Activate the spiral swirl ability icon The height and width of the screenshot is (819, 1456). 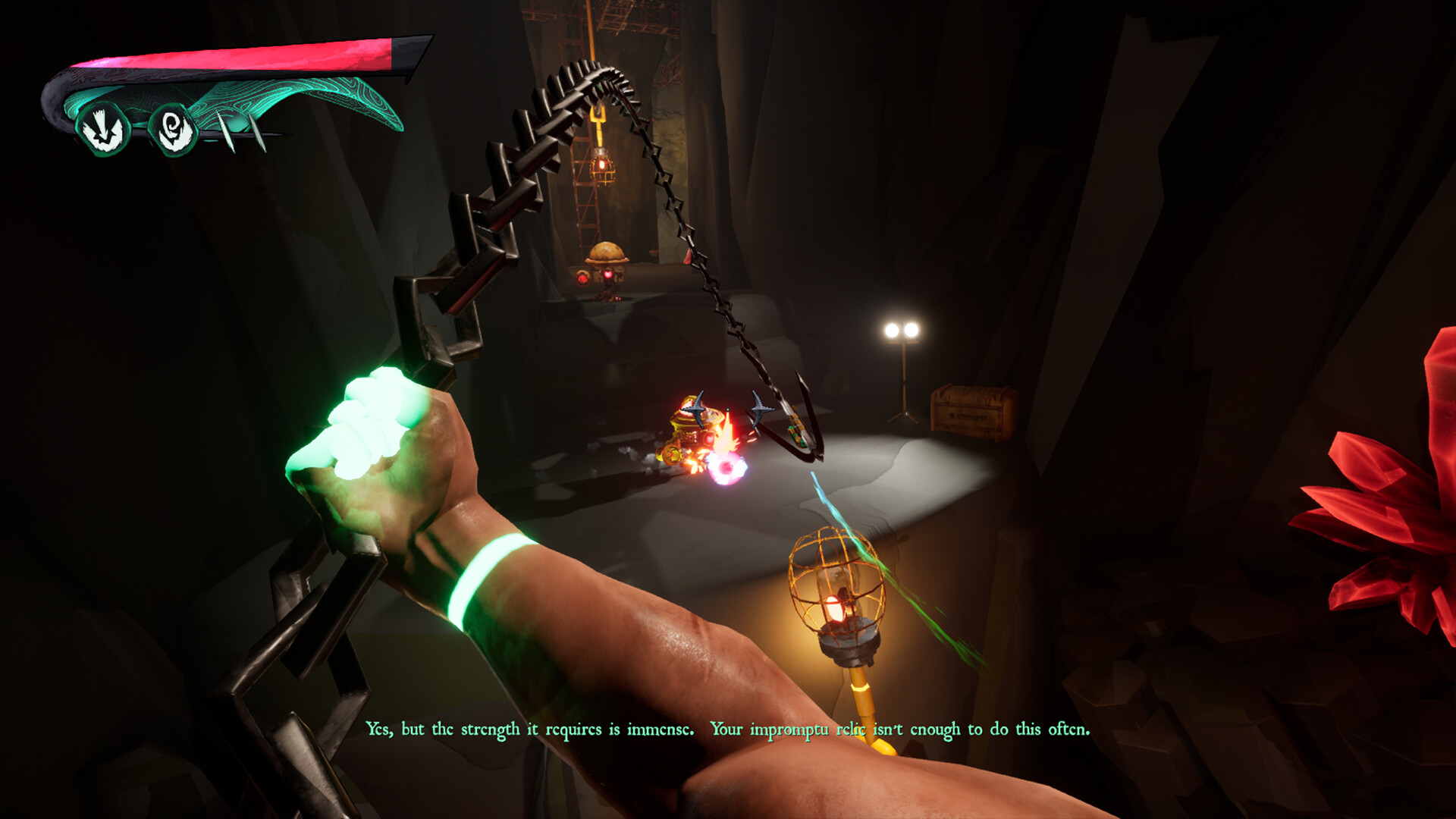(x=174, y=130)
